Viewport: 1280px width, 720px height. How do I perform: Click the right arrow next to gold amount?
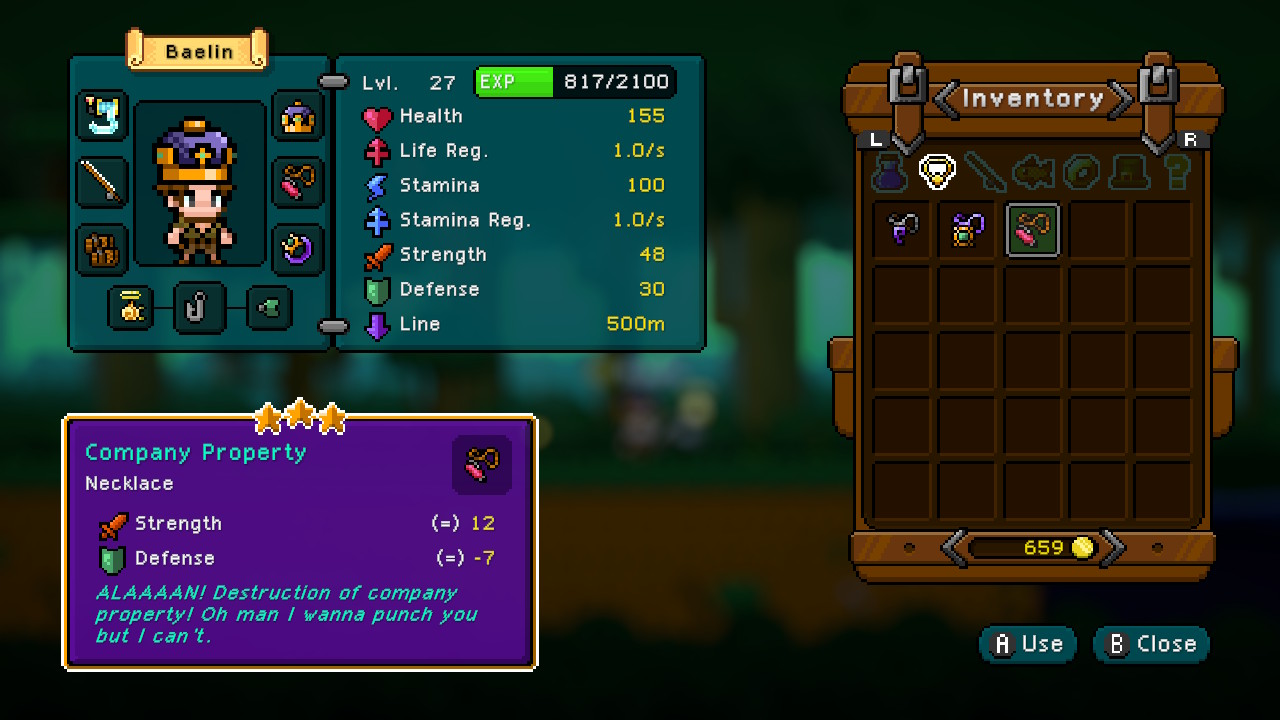1114,547
